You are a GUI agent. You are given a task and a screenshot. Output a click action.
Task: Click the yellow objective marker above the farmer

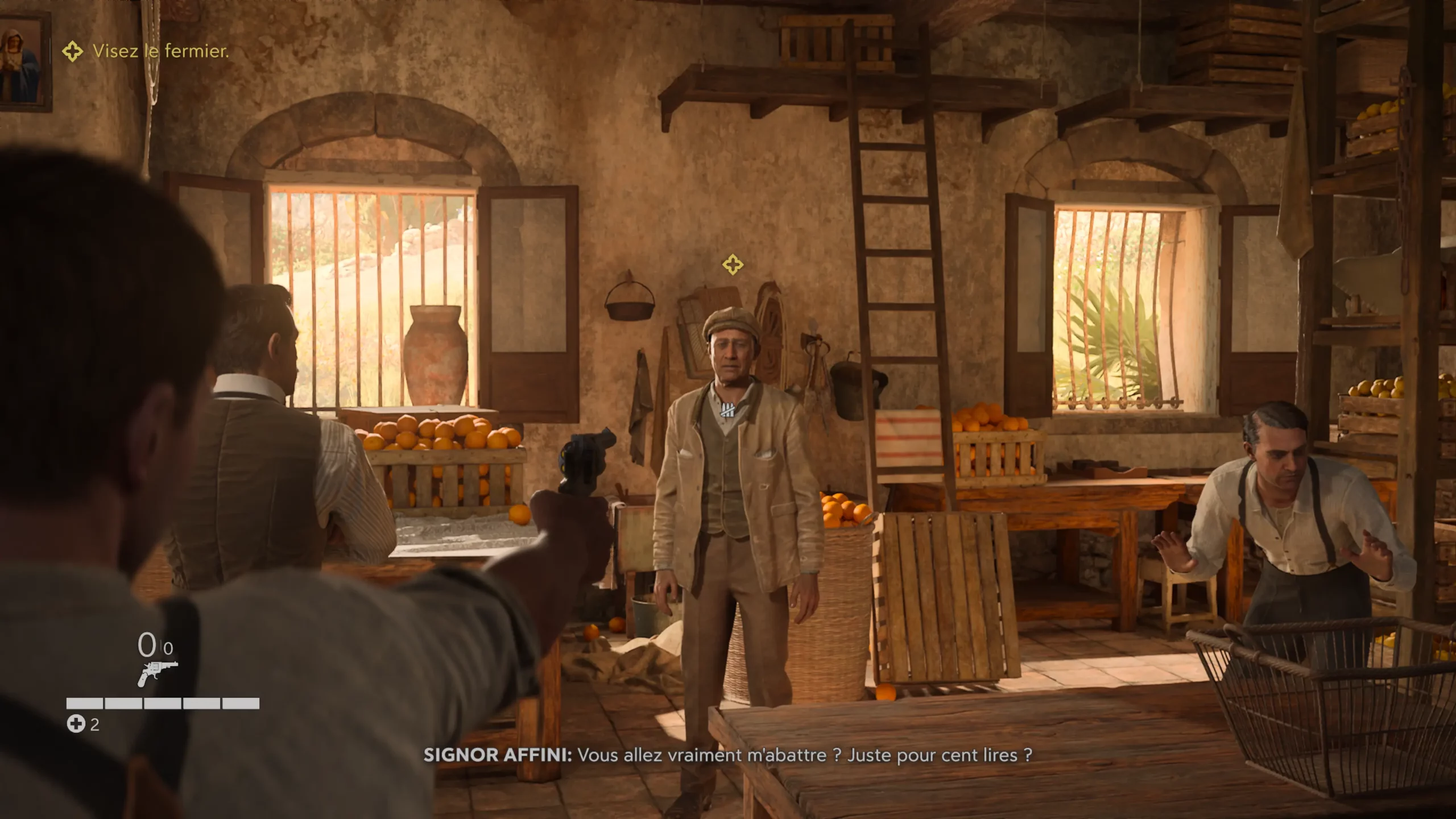[x=733, y=264]
